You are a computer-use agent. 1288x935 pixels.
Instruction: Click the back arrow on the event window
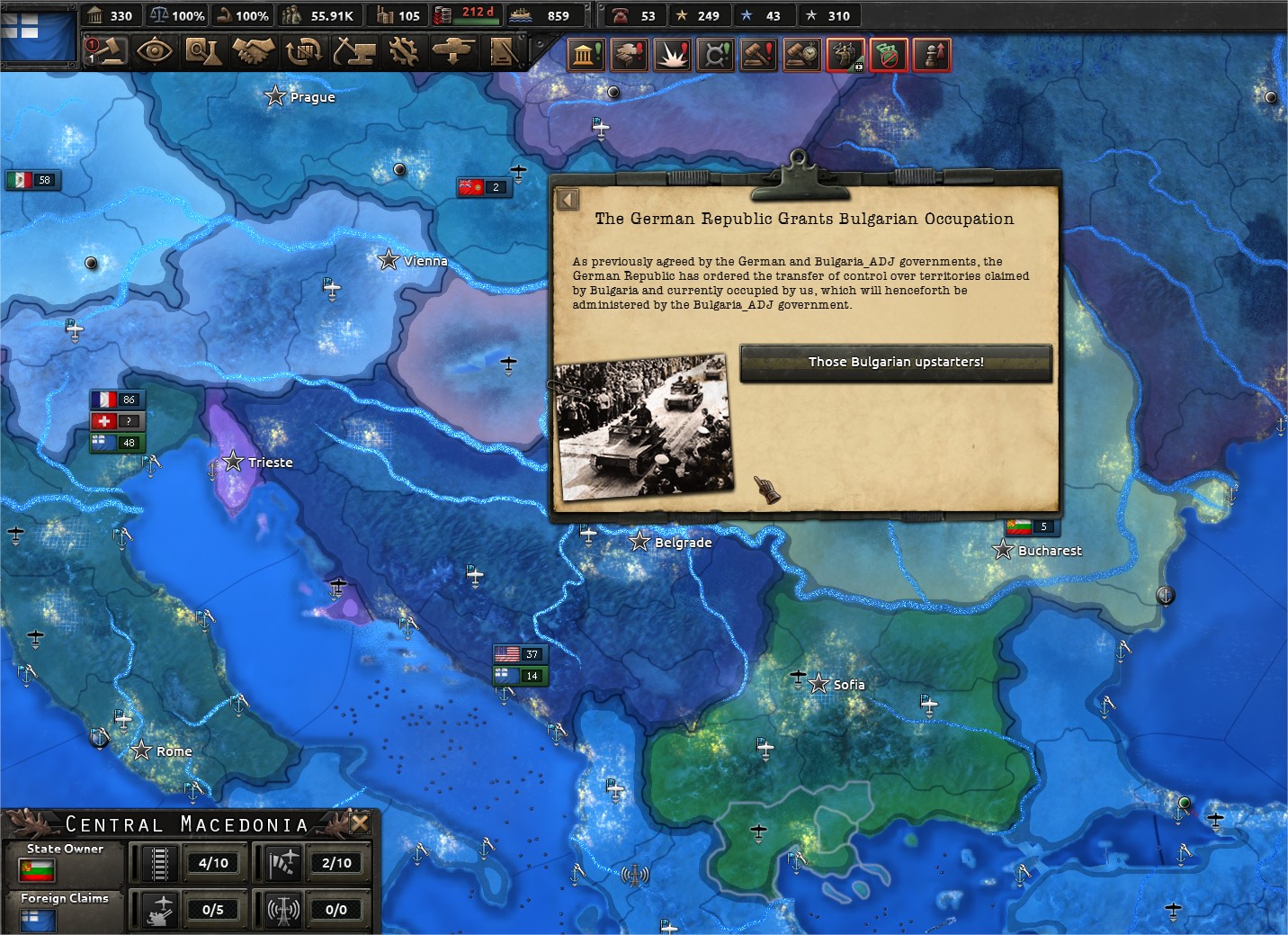coord(568,199)
